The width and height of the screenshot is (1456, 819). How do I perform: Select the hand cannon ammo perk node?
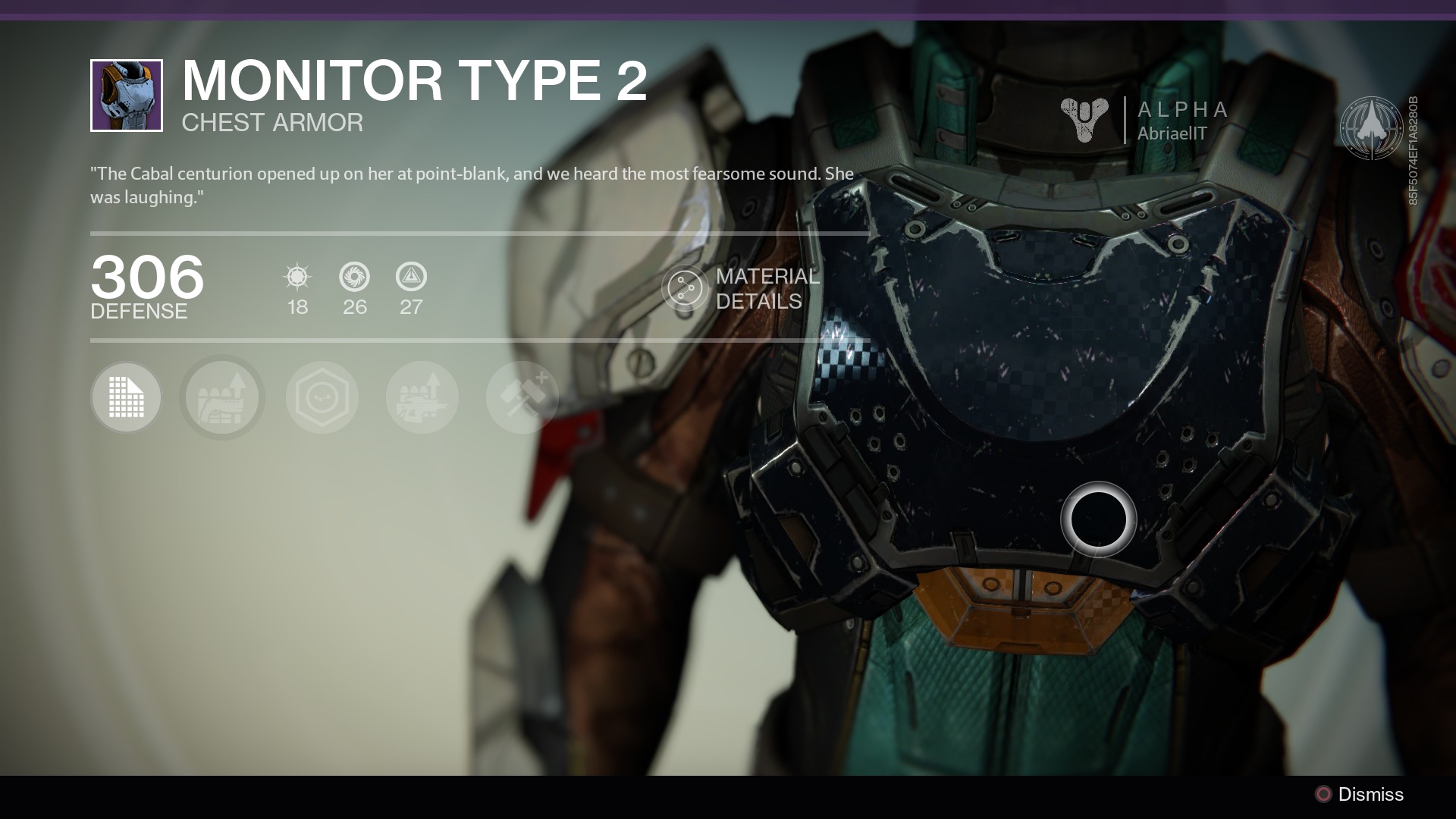pos(222,397)
